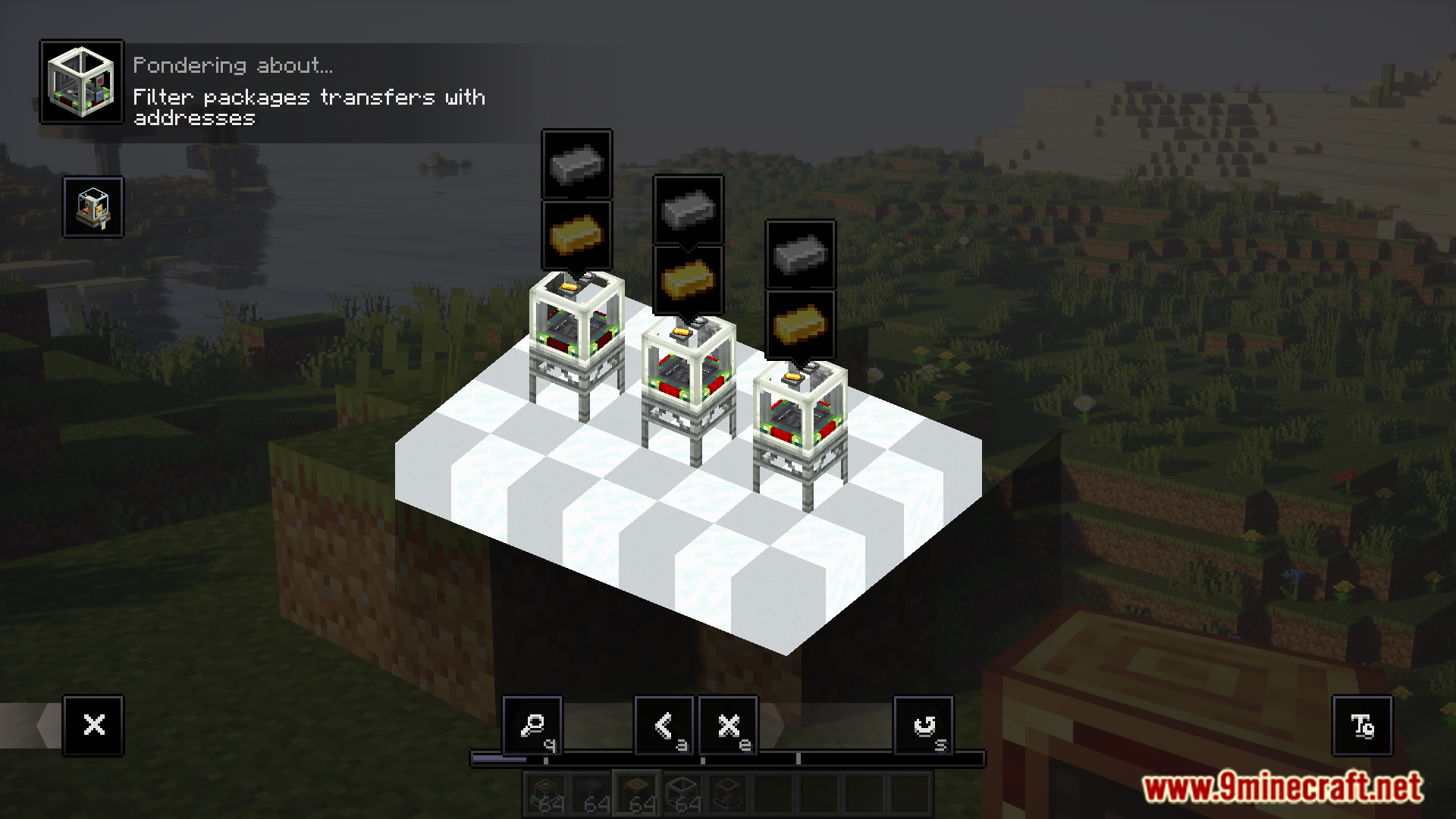This screenshot has width=1456, height=819.
Task: Click the magnifier identify button
Action: coord(532,726)
